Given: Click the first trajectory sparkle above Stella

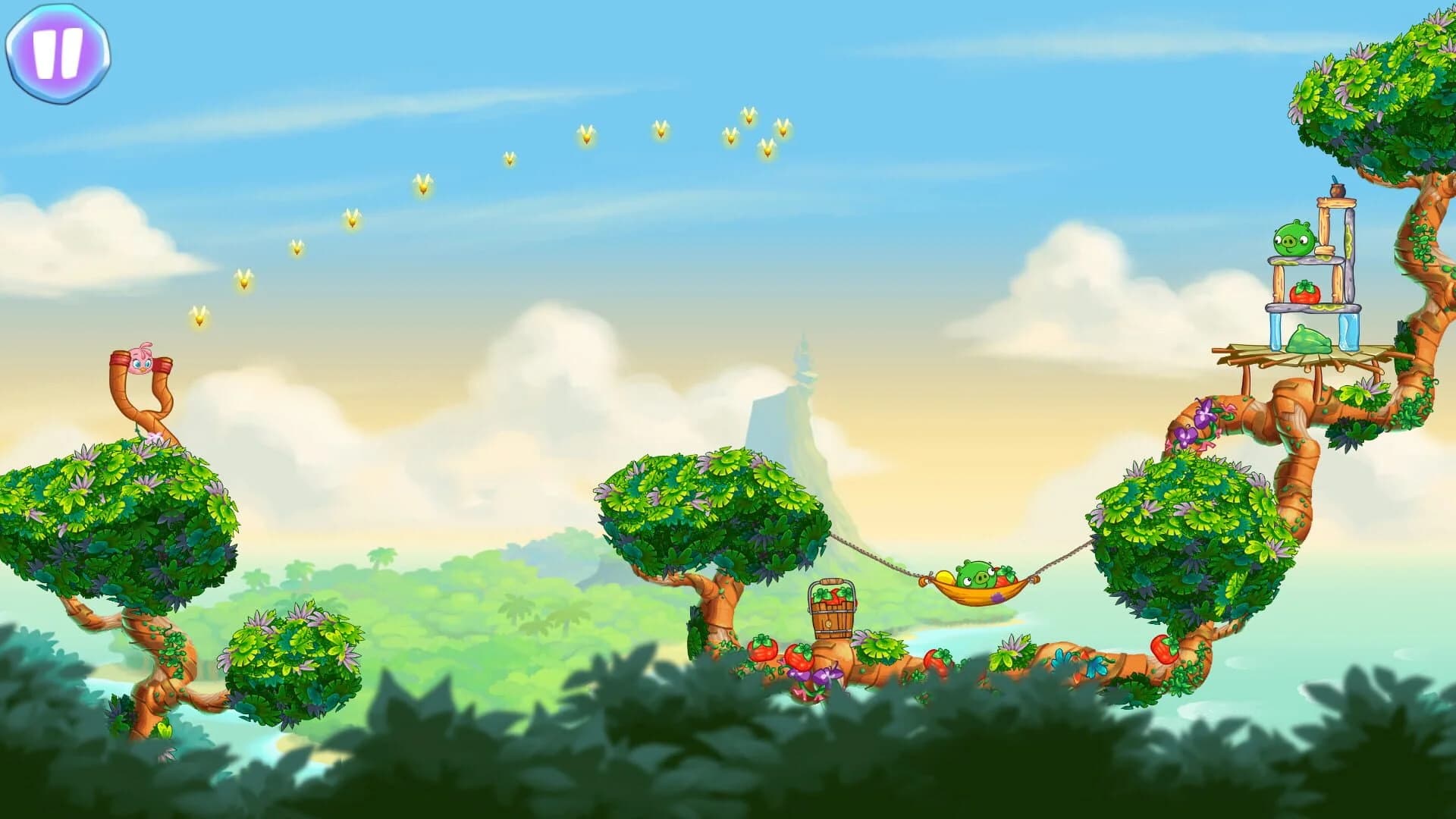Looking at the screenshot, I should (199, 315).
